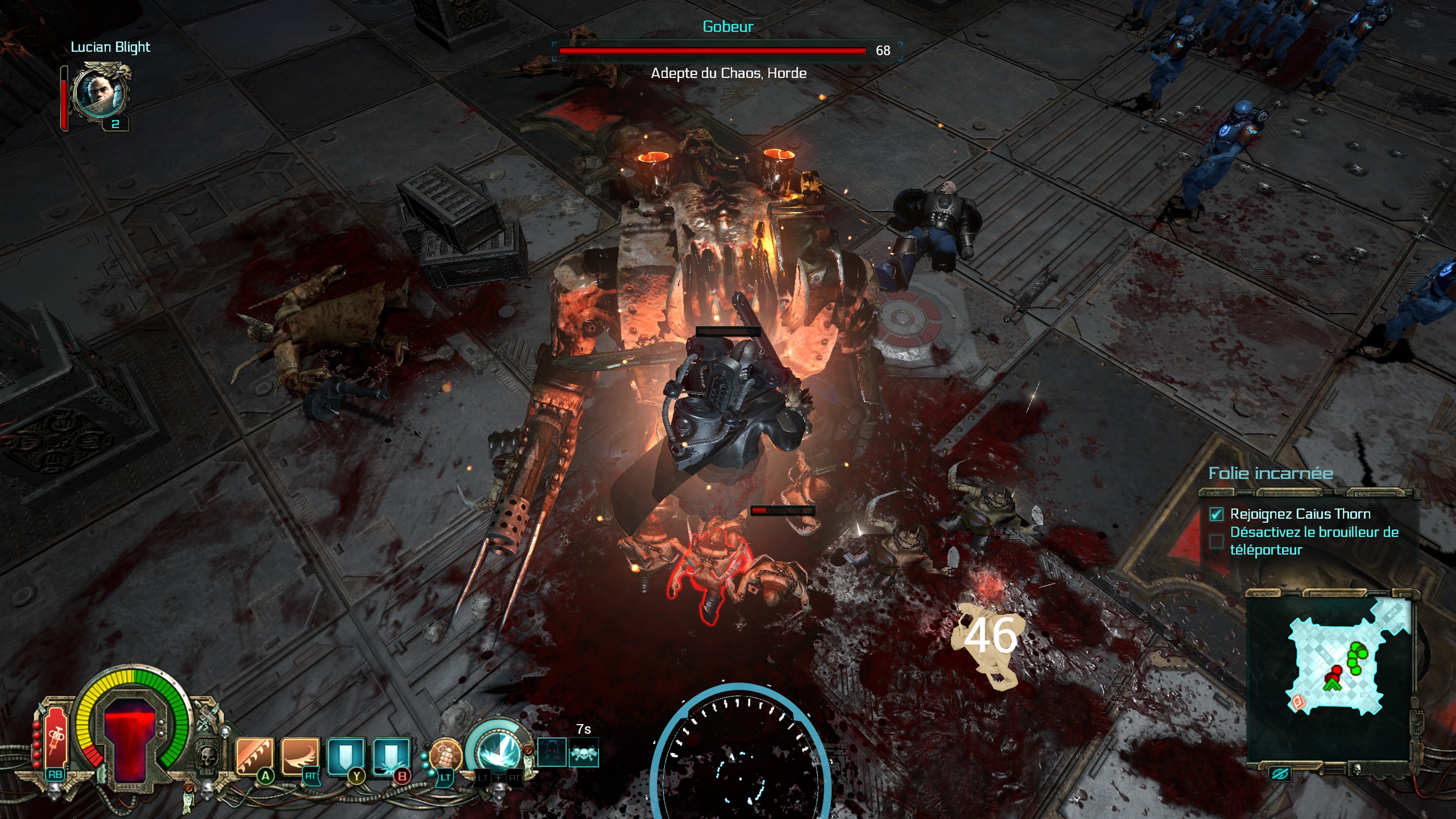Select the winged skull buff icon

pos(584,753)
